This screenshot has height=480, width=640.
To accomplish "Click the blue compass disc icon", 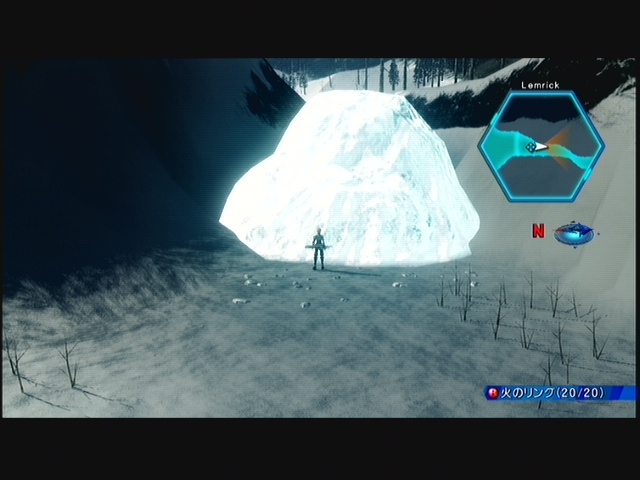I will pyautogui.click(x=574, y=233).
